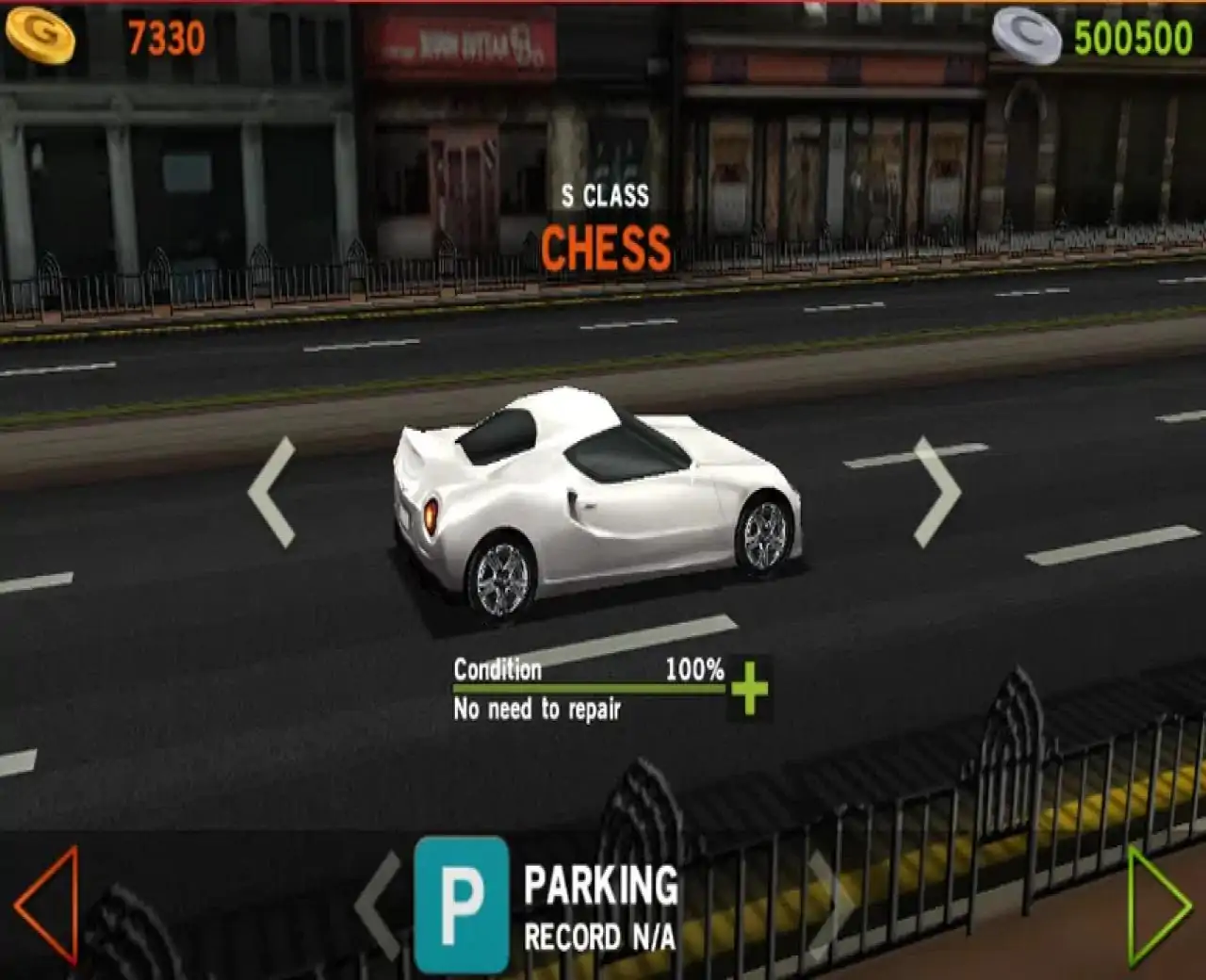This screenshot has height=980, width=1206.
Task: Tap the silver coin currency icon
Action: pos(1027,36)
